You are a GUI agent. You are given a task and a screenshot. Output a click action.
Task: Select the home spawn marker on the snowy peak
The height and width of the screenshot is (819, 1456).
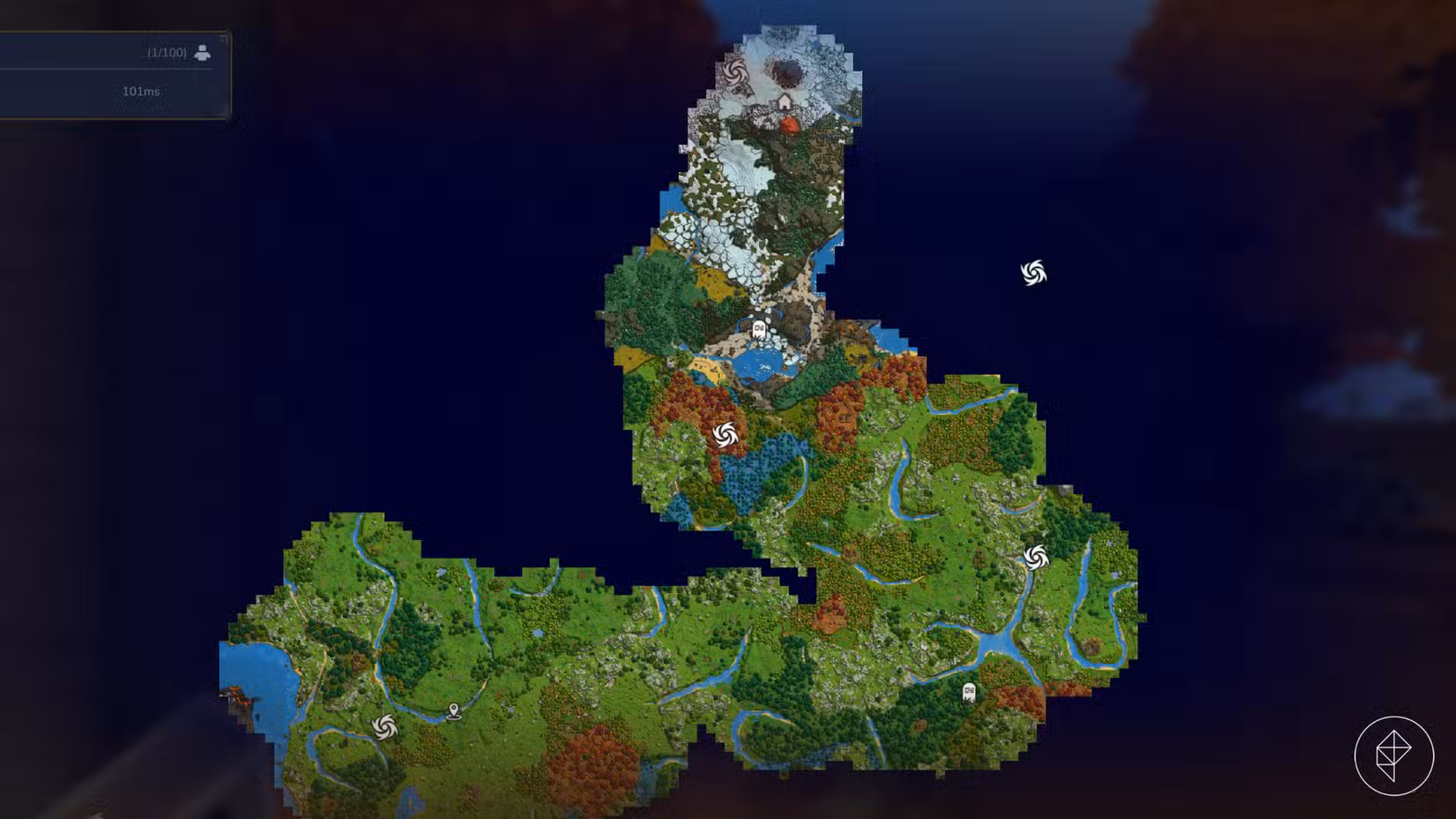784,101
